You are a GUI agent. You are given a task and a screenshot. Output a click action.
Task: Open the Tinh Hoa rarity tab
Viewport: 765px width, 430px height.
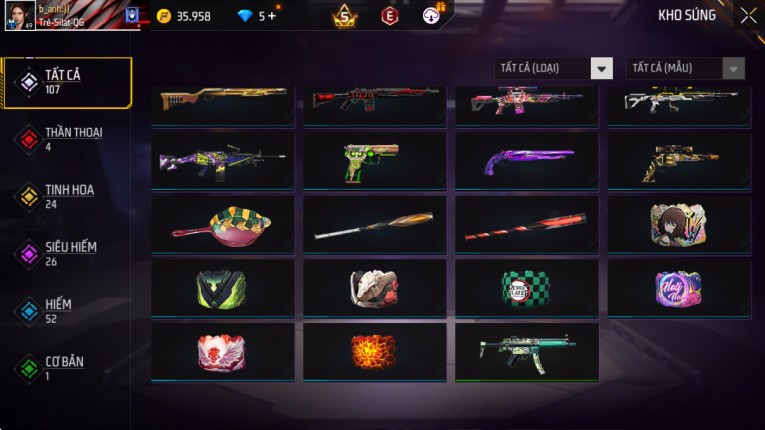click(66, 196)
